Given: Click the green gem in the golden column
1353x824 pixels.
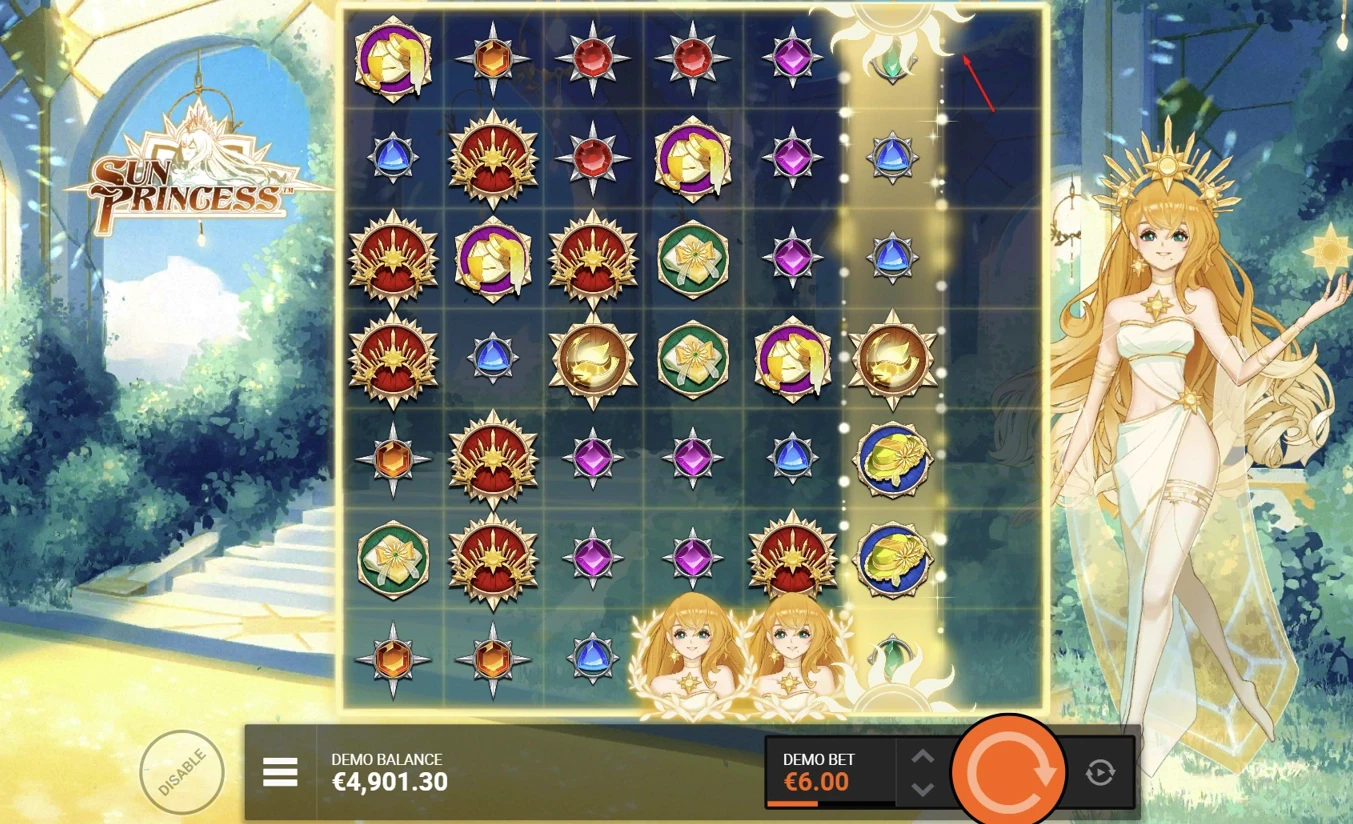Looking at the screenshot, I should pos(893,62).
